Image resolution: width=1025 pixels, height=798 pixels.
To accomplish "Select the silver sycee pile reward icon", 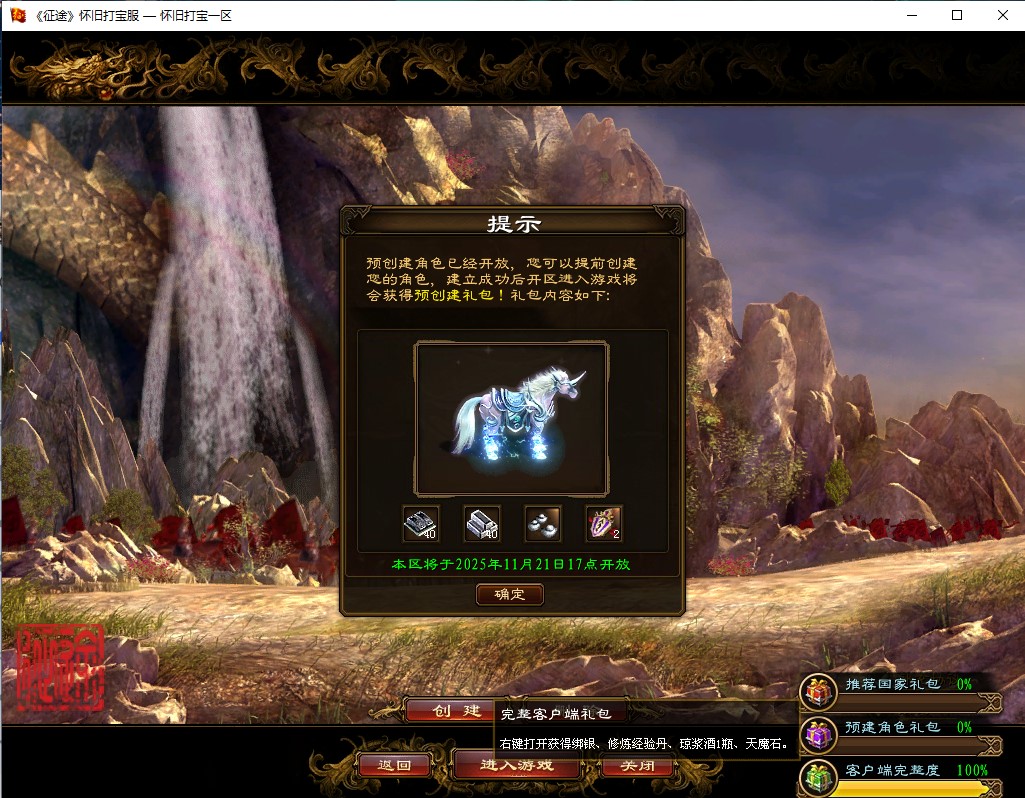I will (543, 523).
